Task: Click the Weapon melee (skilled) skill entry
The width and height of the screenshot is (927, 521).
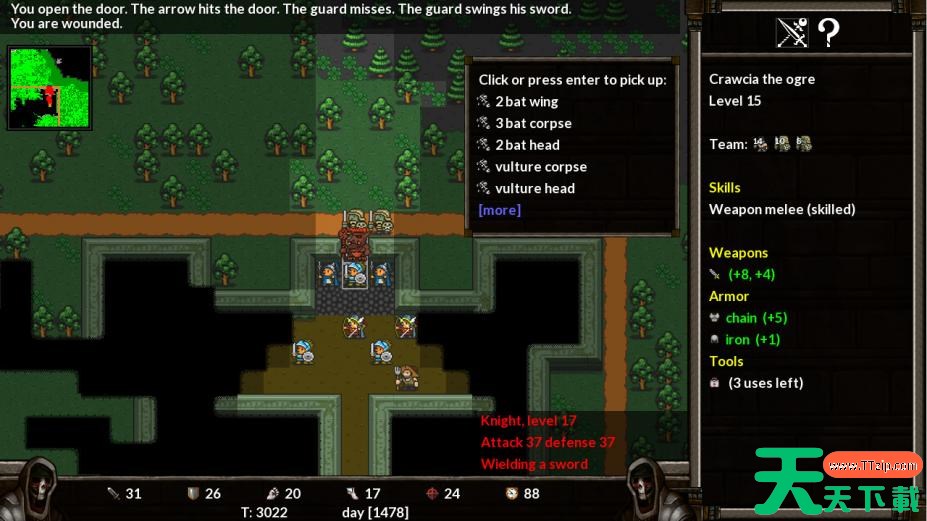Action: (x=782, y=210)
